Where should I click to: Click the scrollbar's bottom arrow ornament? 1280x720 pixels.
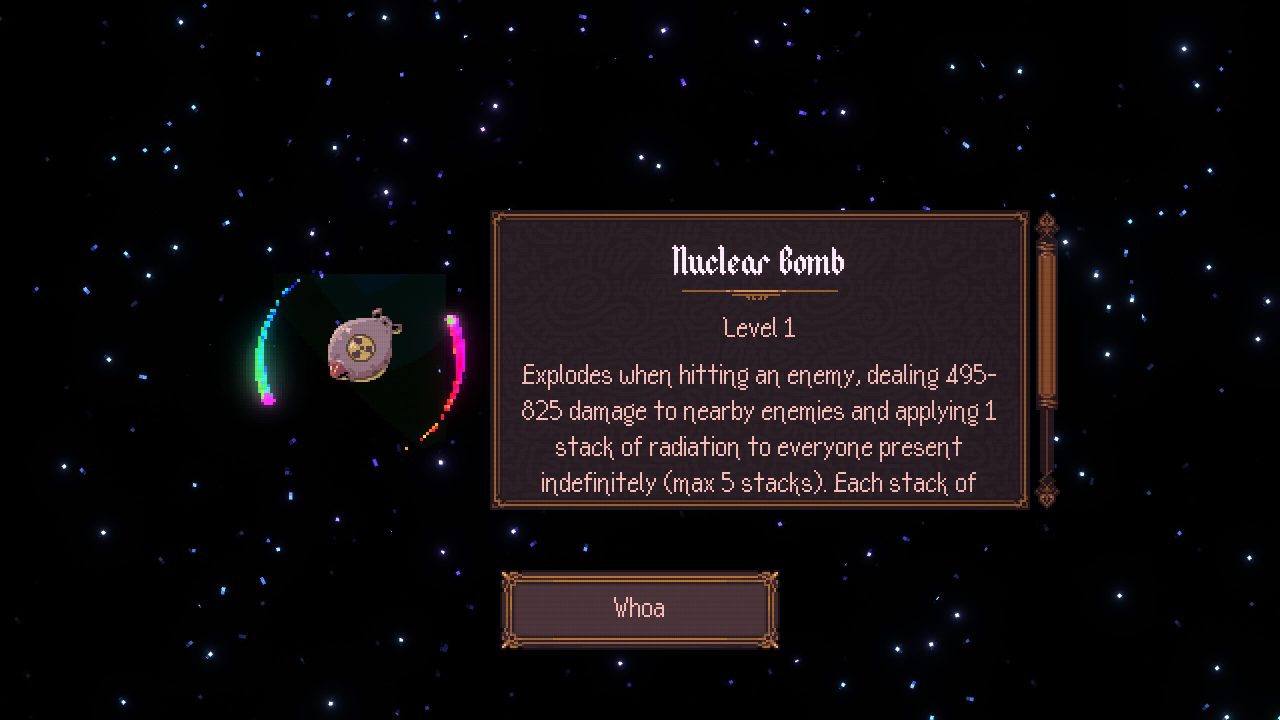pyautogui.click(x=1047, y=491)
